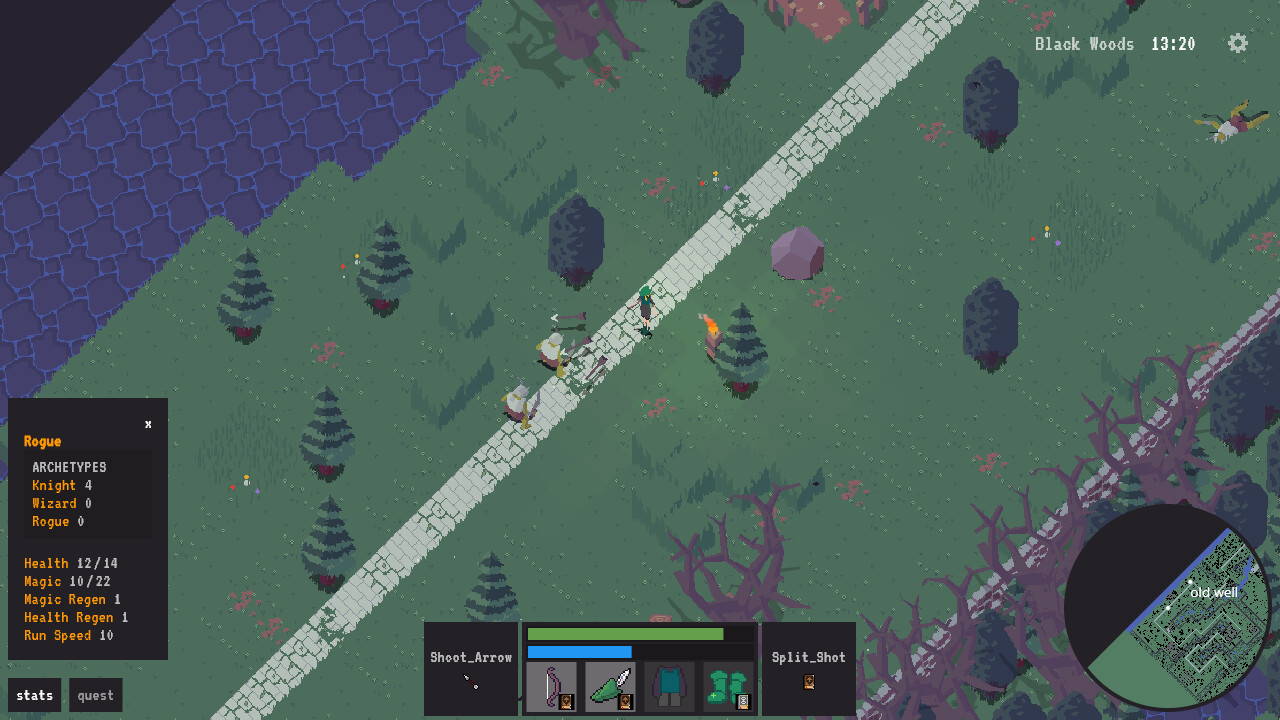Click the badge icon on the boots slot

tap(743, 702)
